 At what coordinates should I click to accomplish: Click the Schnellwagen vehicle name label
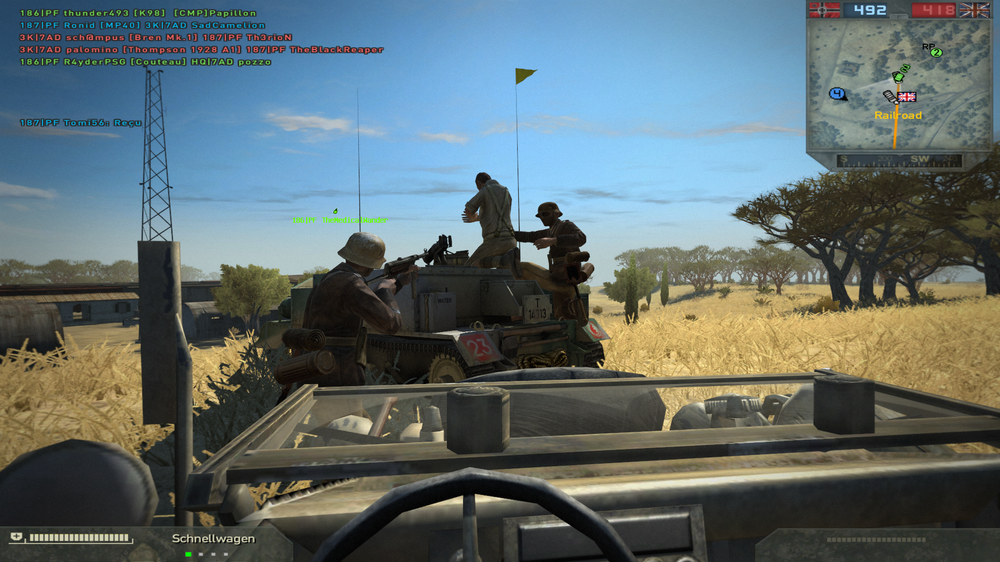point(213,539)
